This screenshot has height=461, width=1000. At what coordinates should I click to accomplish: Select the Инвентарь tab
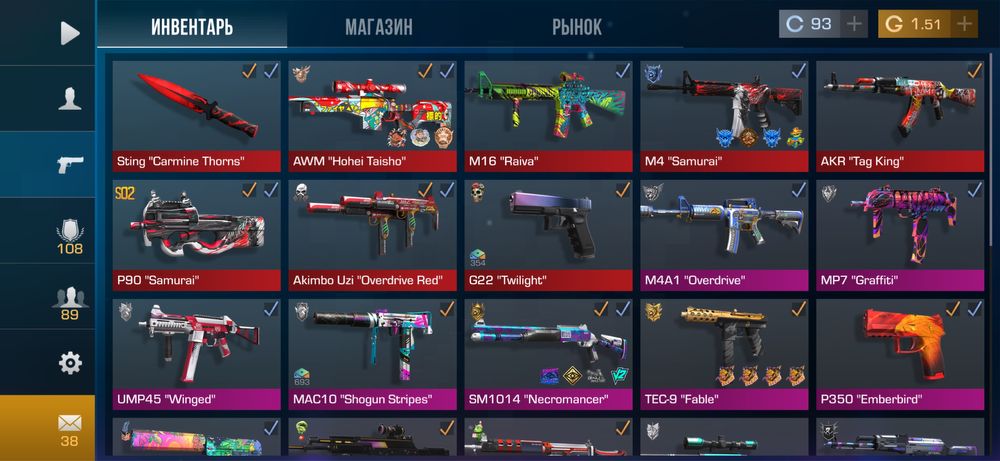pos(192,27)
